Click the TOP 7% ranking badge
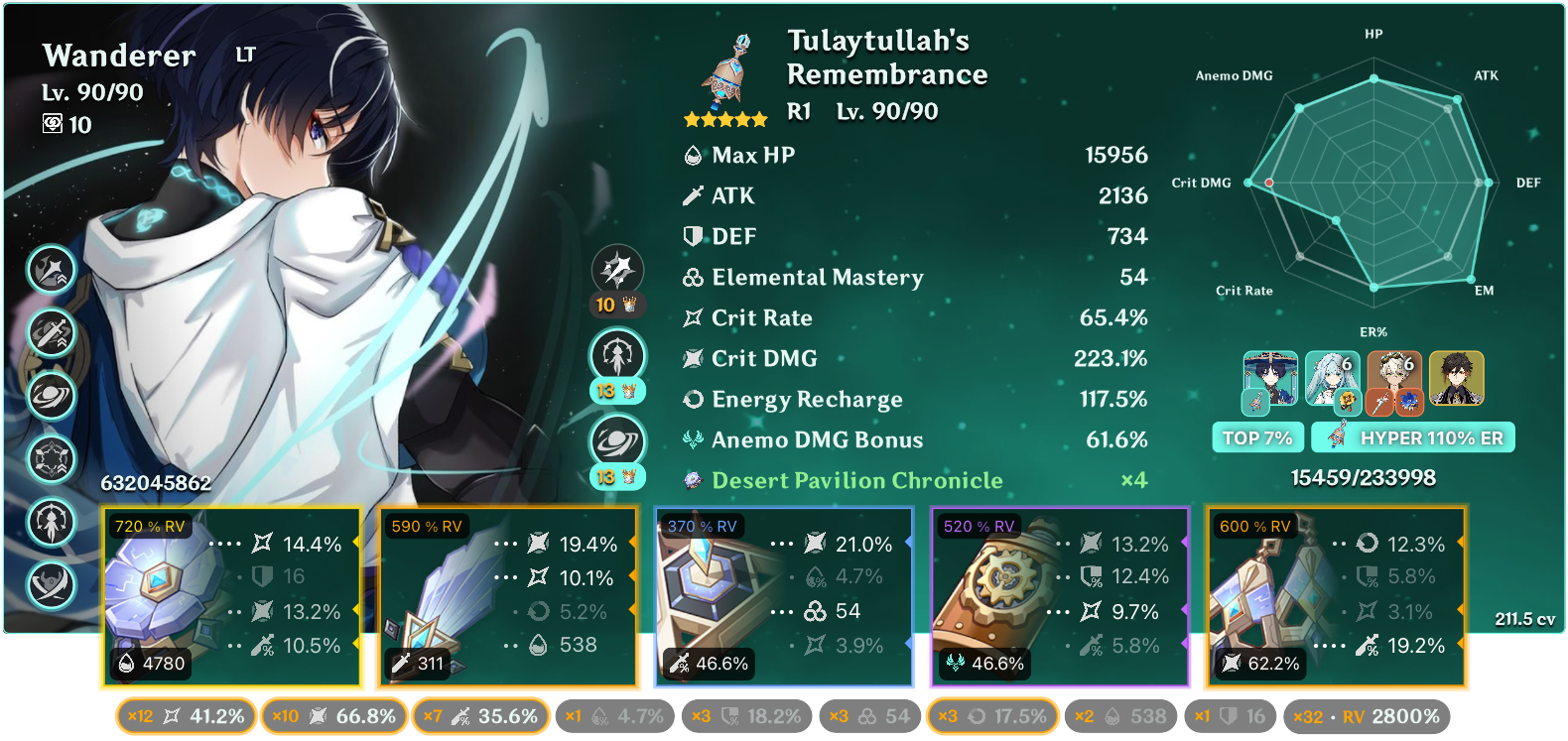The width and height of the screenshot is (1568, 741). (x=1257, y=436)
